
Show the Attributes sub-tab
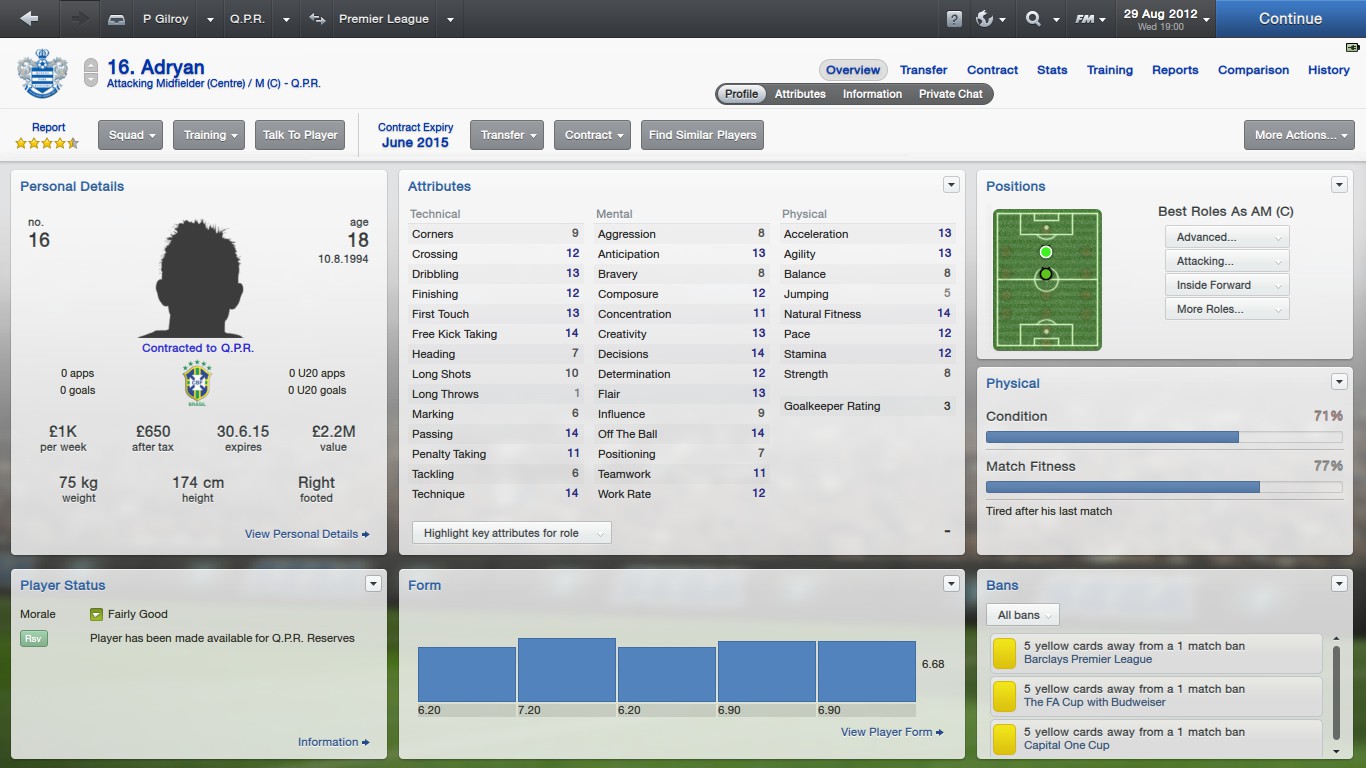pyautogui.click(x=800, y=94)
